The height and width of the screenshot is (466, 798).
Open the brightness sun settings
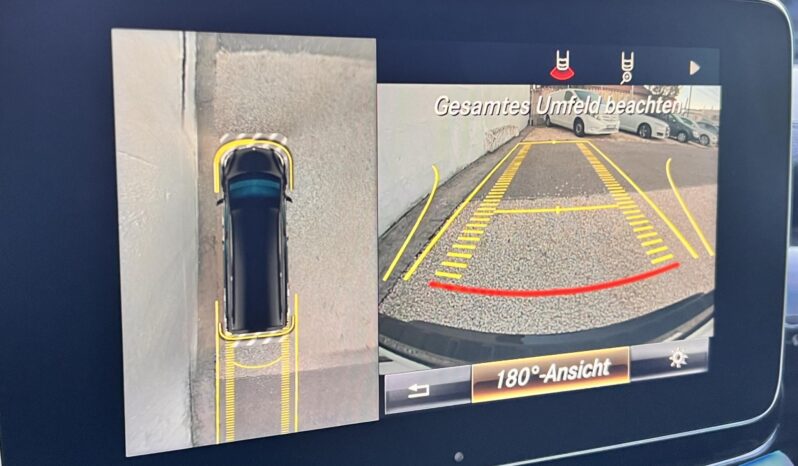click(x=677, y=359)
